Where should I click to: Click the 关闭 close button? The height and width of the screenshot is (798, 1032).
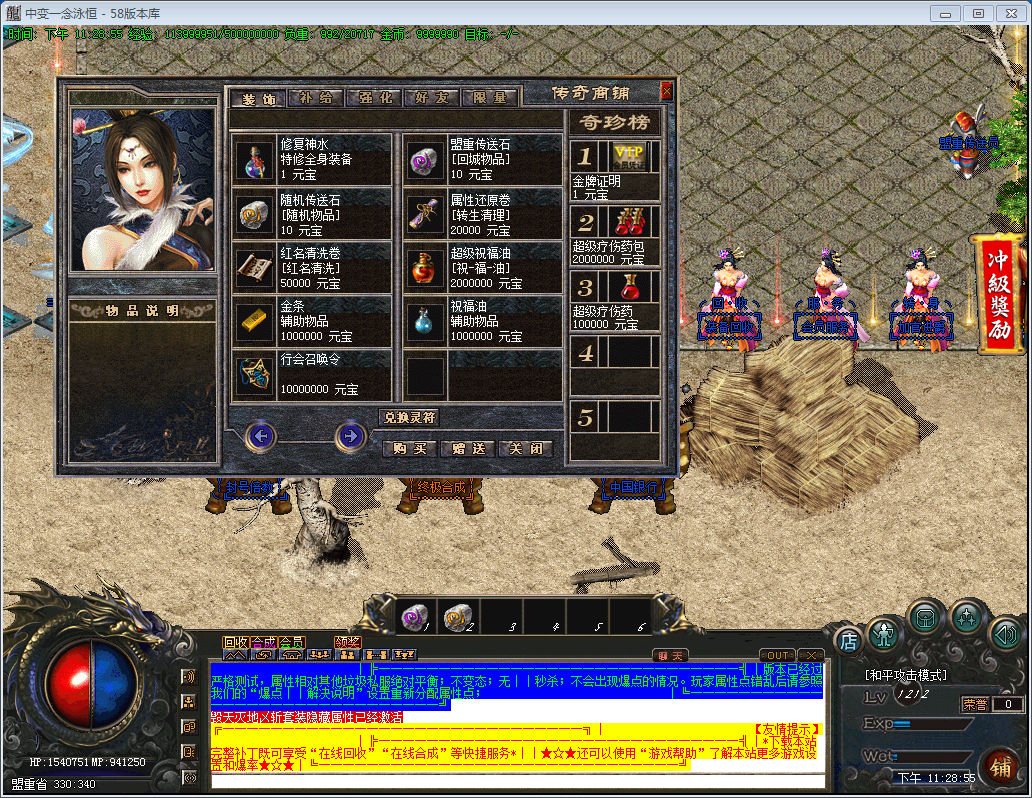[526, 449]
